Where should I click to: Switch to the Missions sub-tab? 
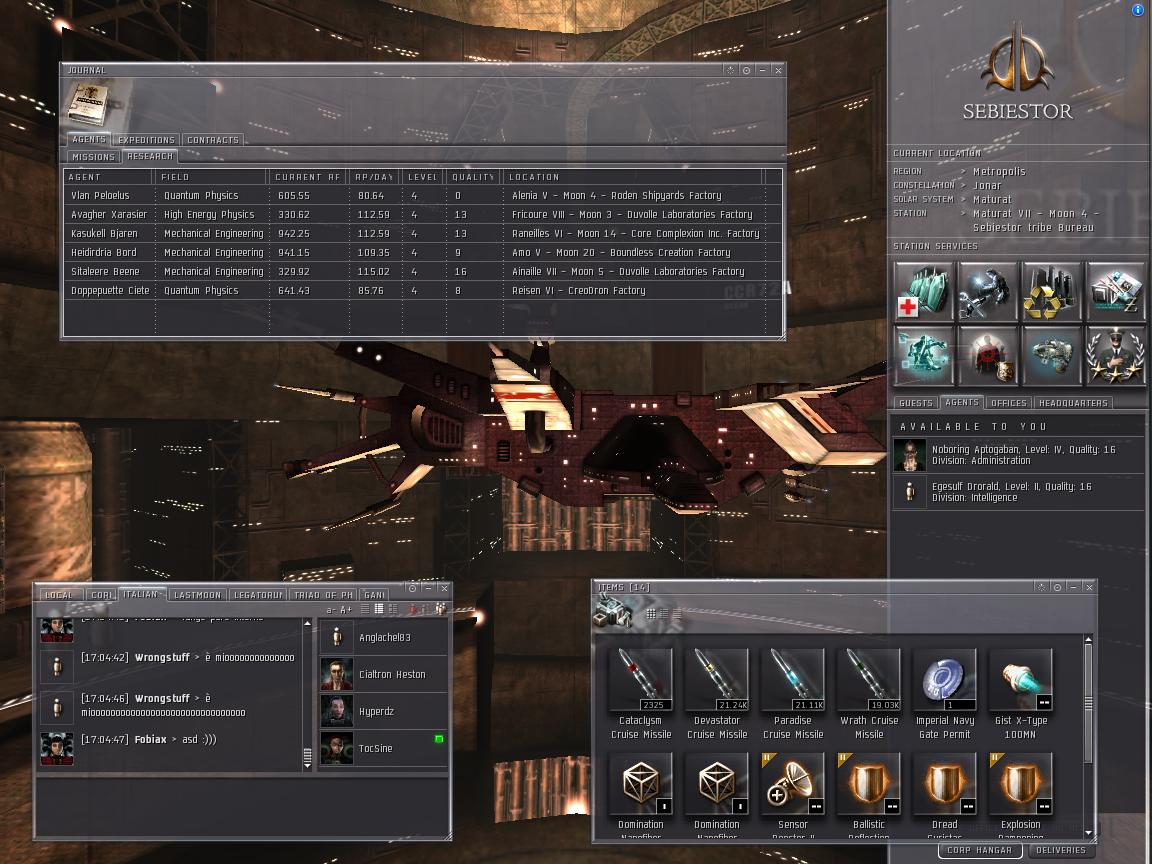(x=94, y=157)
